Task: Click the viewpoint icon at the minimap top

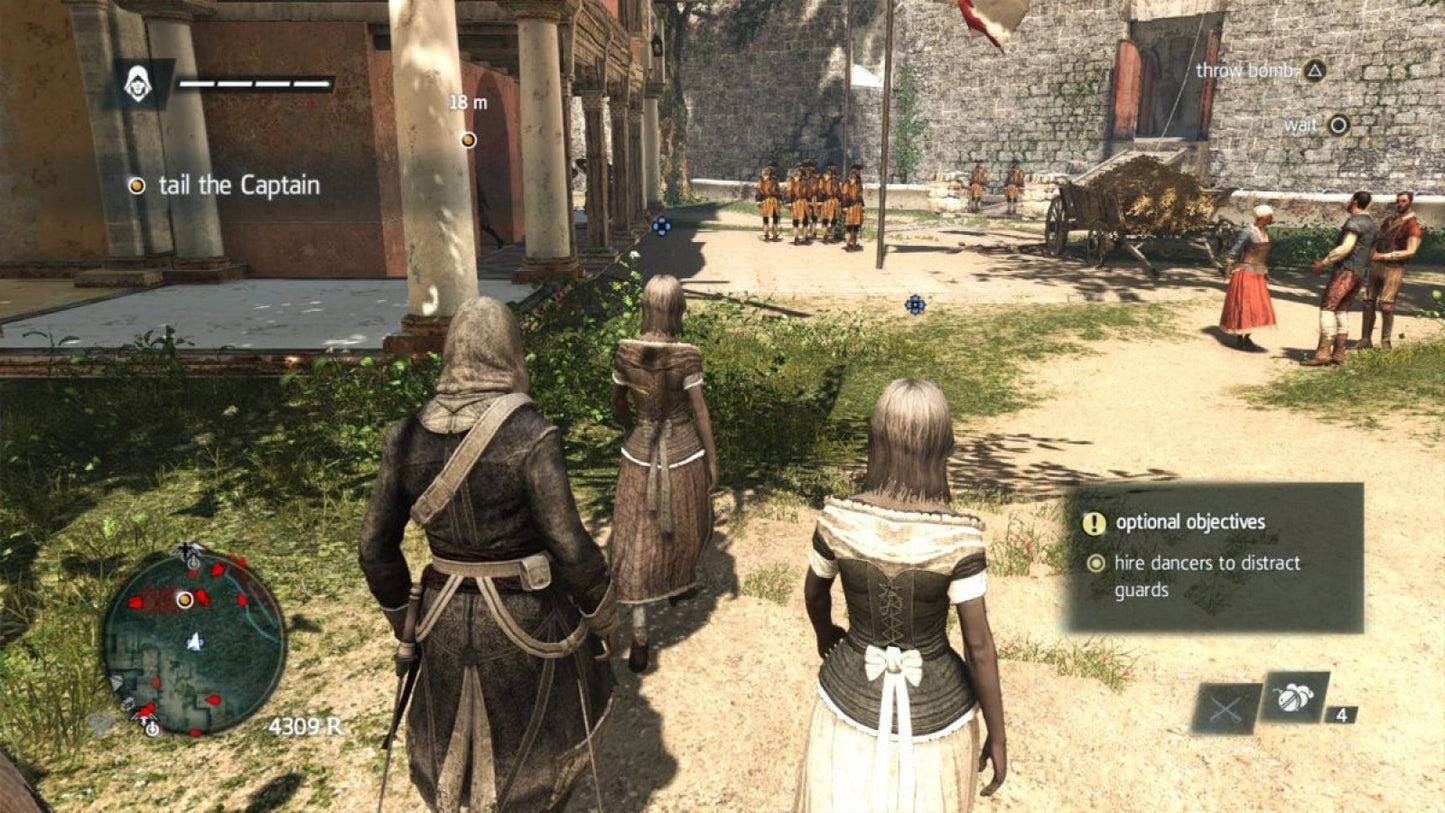Action: click(x=185, y=550)
